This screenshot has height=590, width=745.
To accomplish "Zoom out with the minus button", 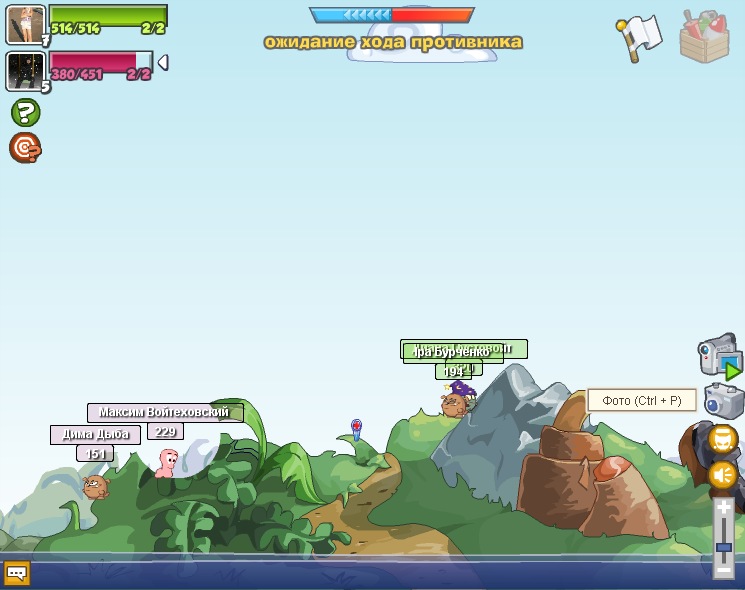I will click(x=723, y=570).
